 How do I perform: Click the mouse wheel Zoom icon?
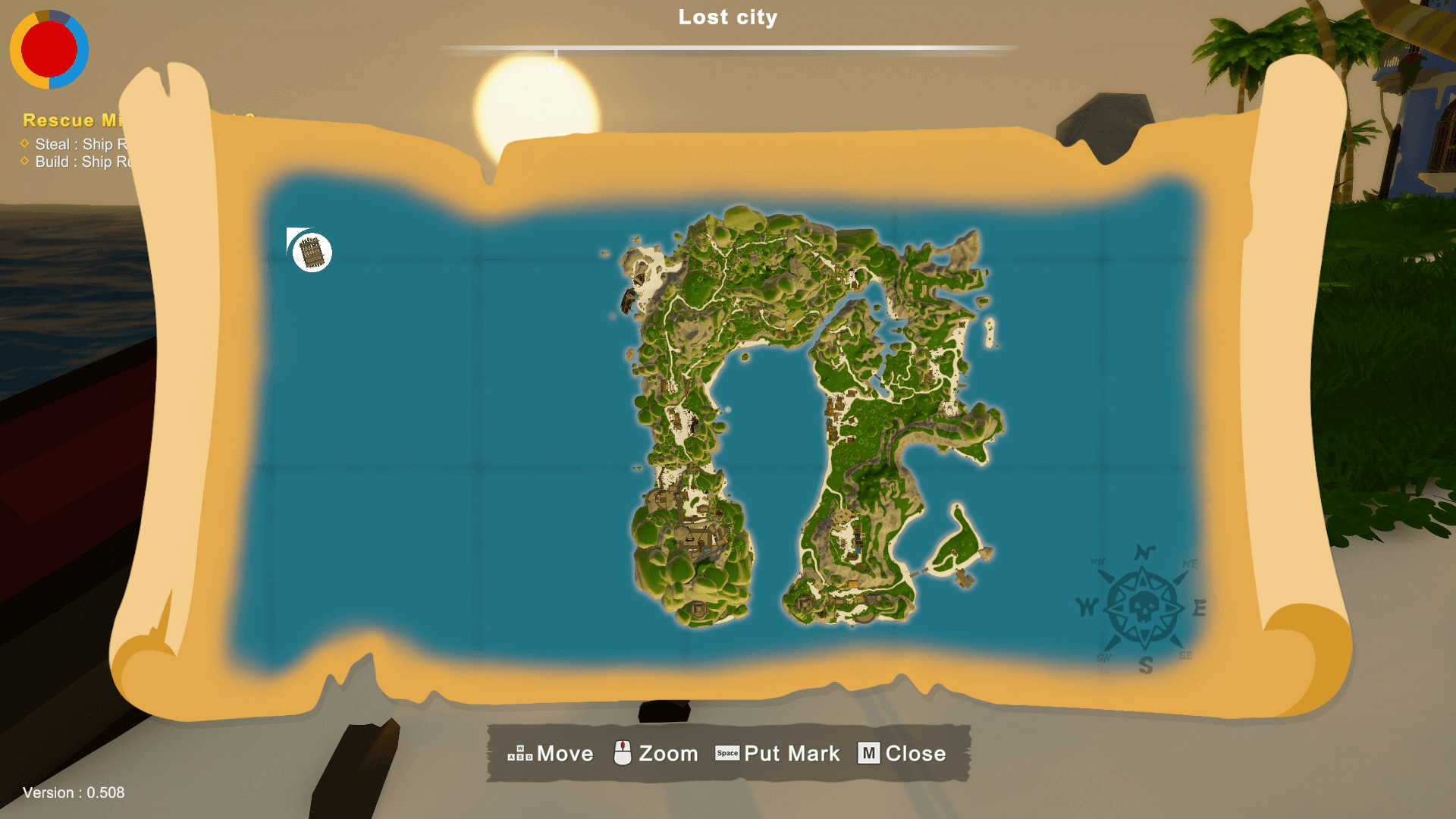(623, 753)
